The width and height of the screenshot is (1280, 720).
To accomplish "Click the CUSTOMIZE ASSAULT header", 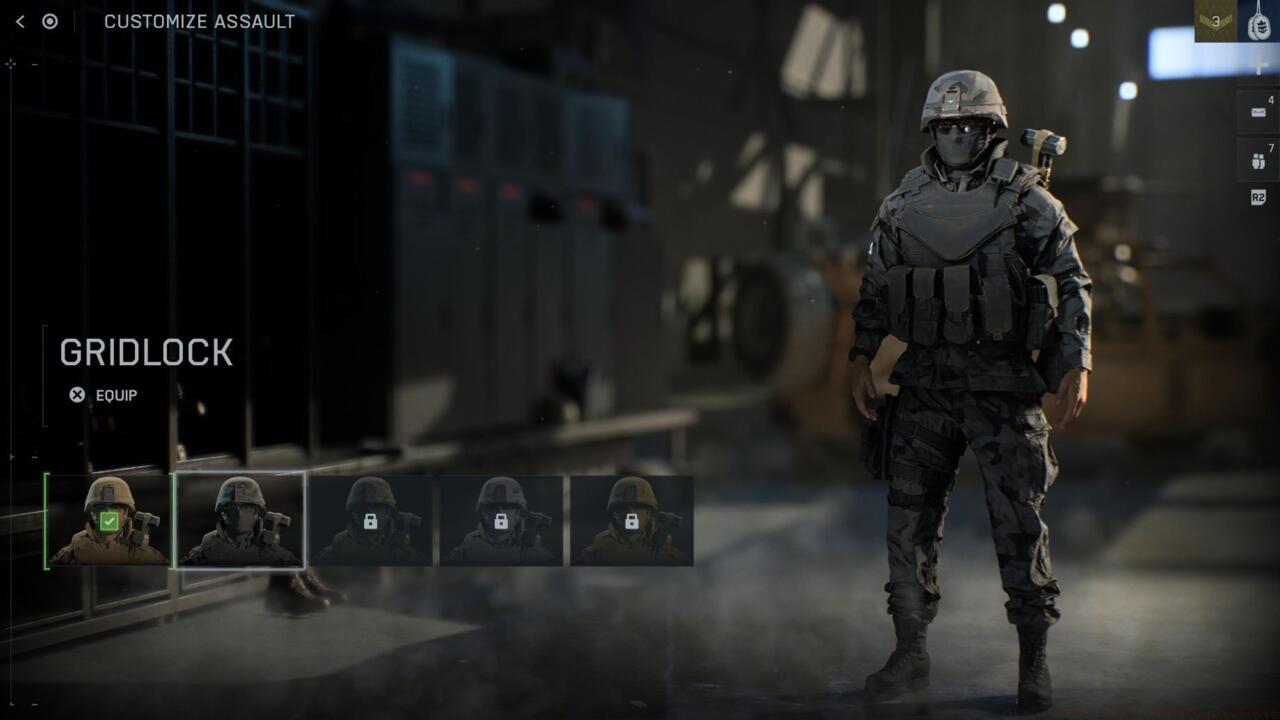I will tap(197, 21).
